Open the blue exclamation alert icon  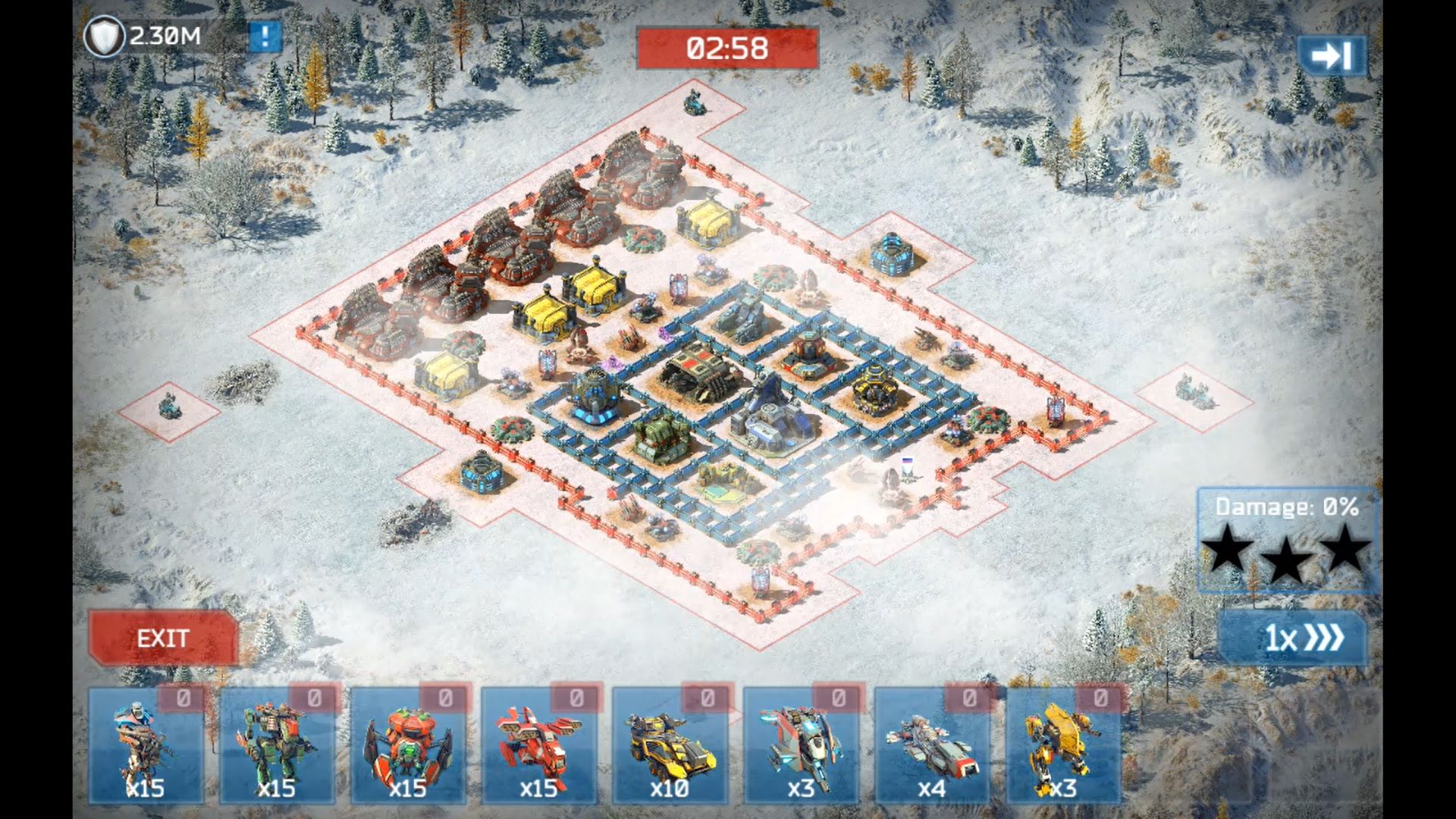[x=265, y=36]
